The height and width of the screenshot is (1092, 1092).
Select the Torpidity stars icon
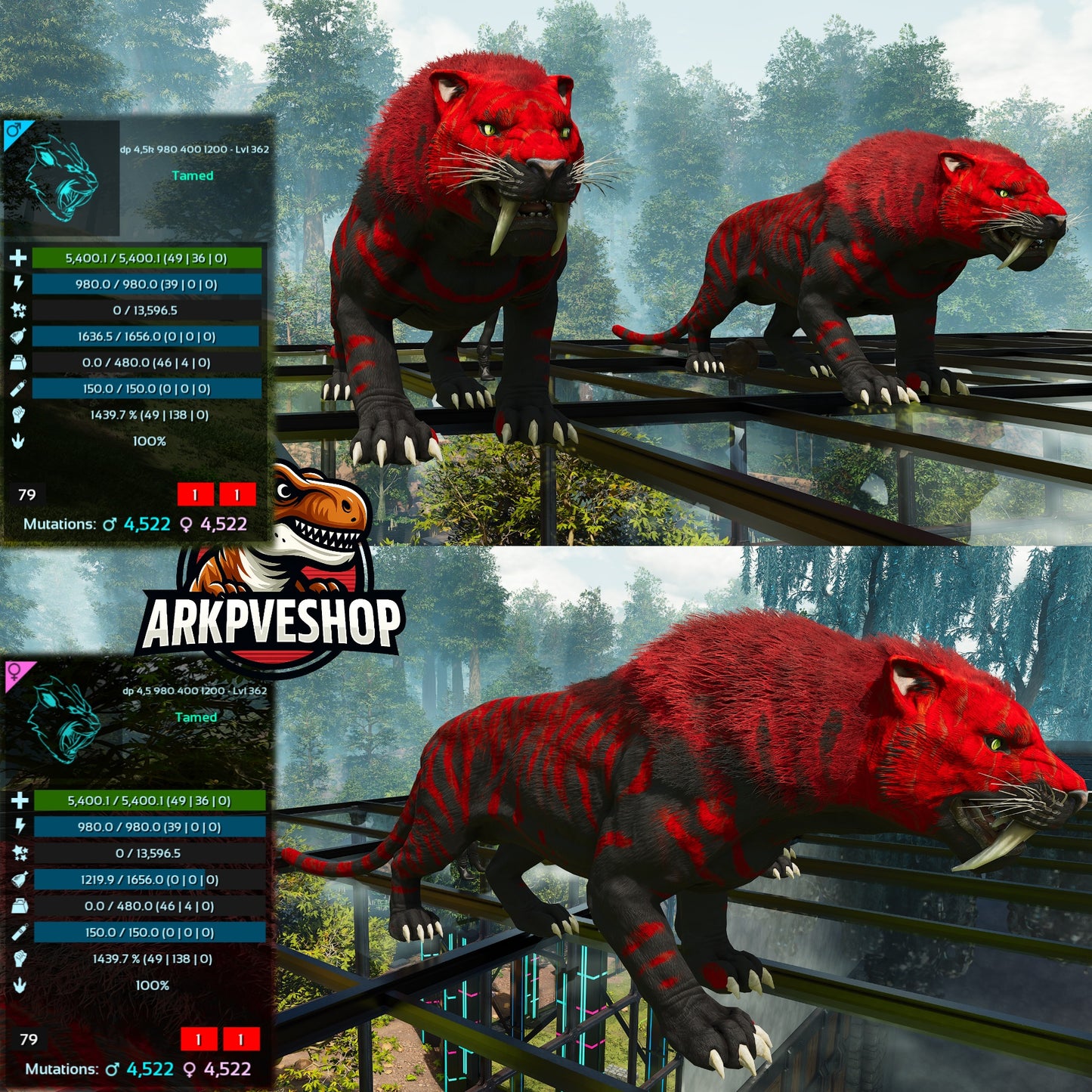click(17, 308)
